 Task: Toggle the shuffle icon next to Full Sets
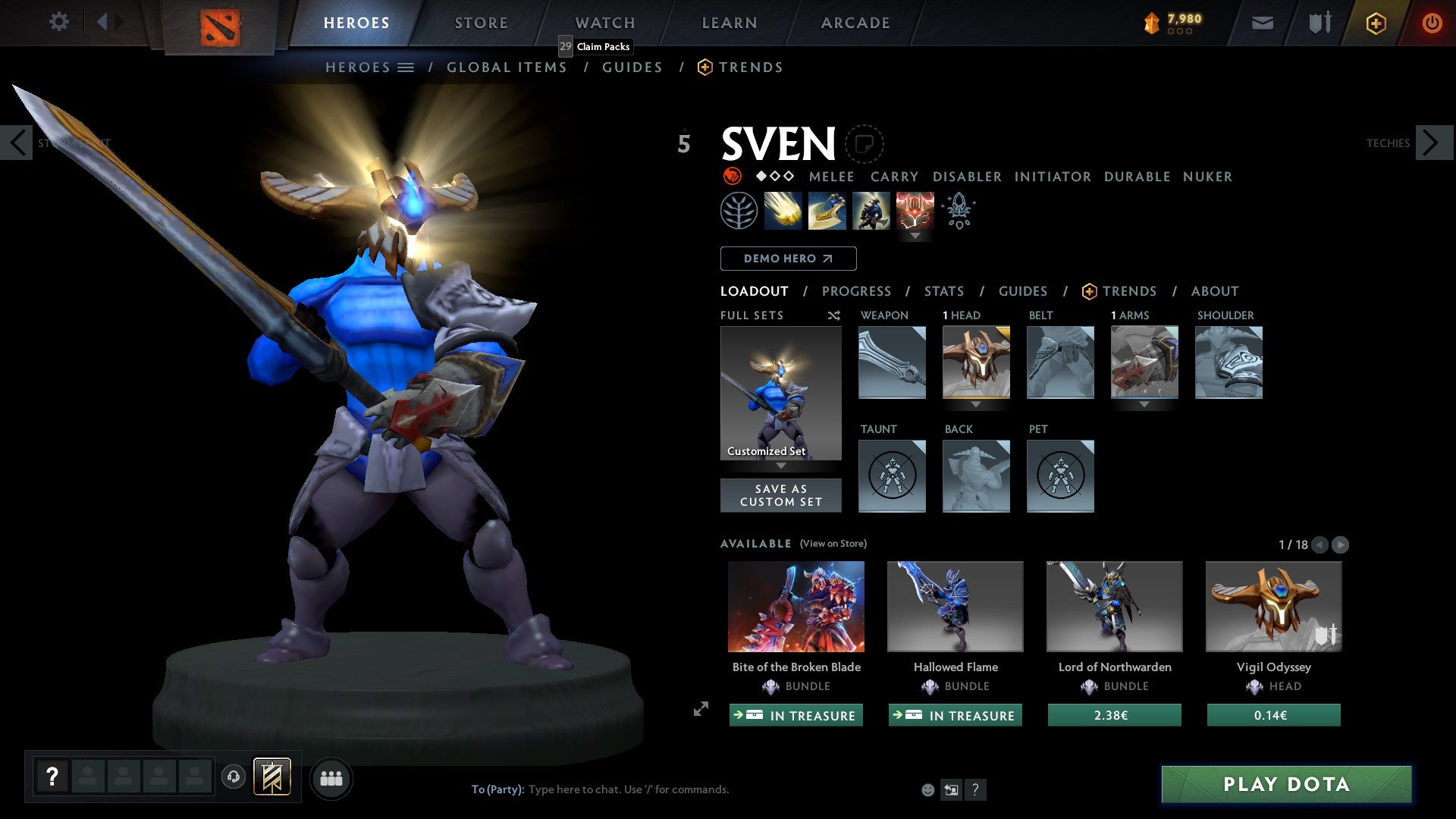833,315
